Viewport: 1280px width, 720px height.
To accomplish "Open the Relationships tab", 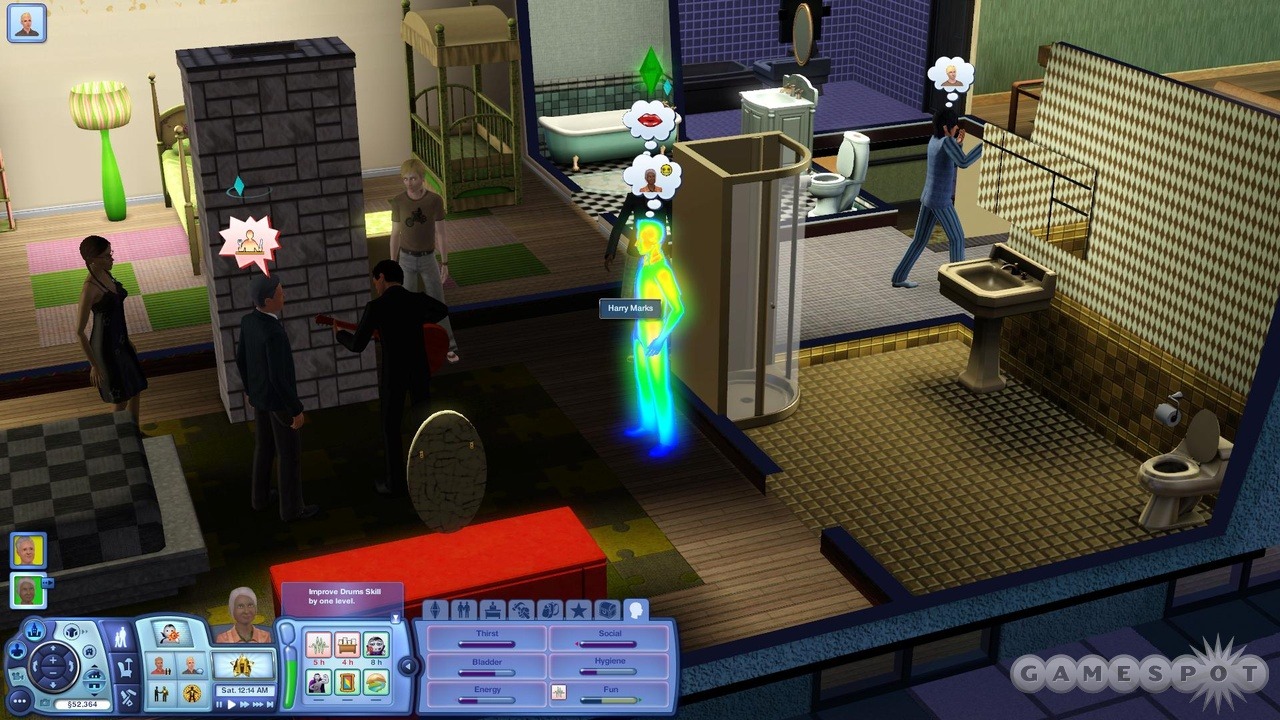I will click(x=464, y=609).
